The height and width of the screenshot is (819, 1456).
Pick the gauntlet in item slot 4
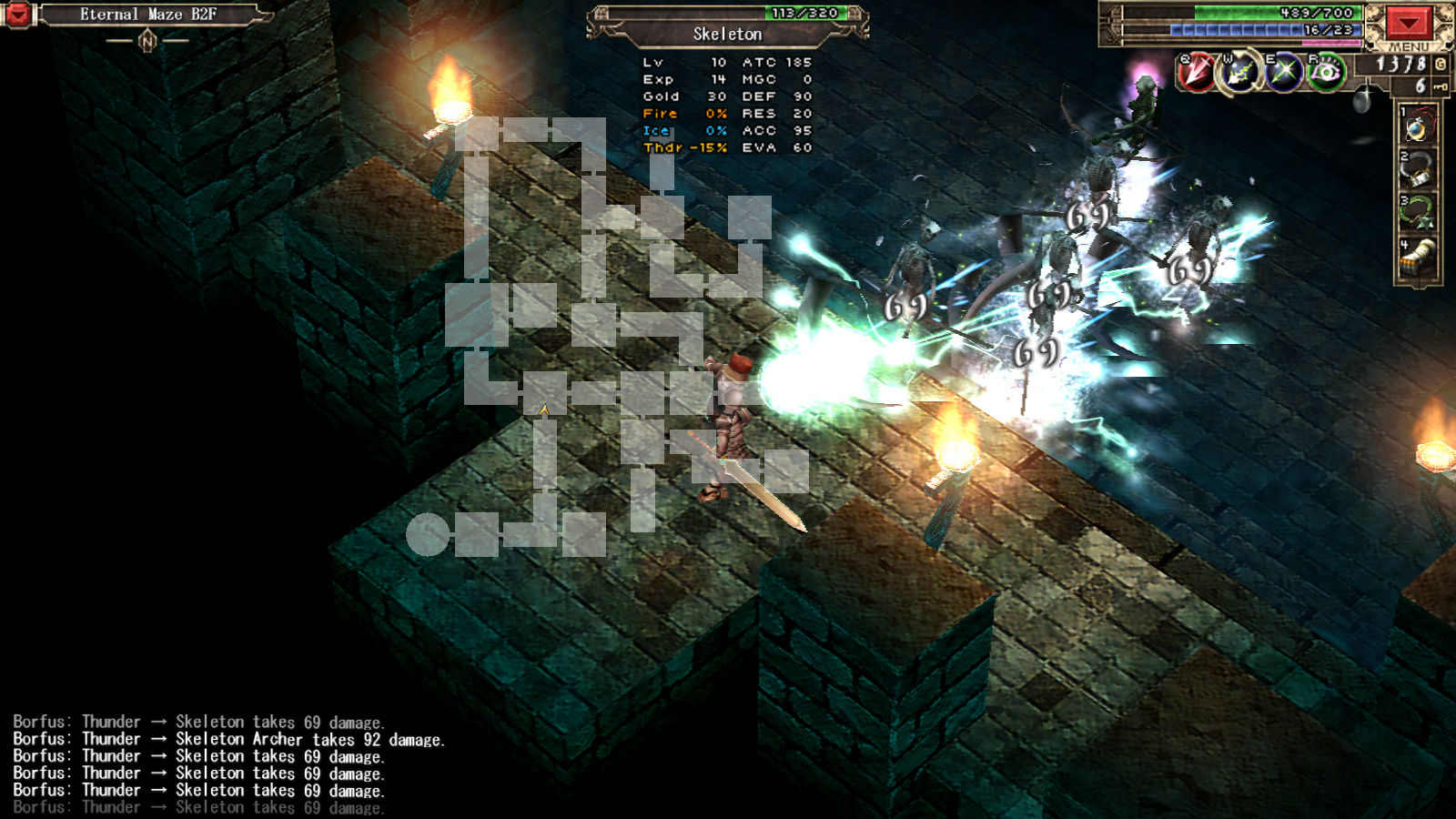point(1417,259)
